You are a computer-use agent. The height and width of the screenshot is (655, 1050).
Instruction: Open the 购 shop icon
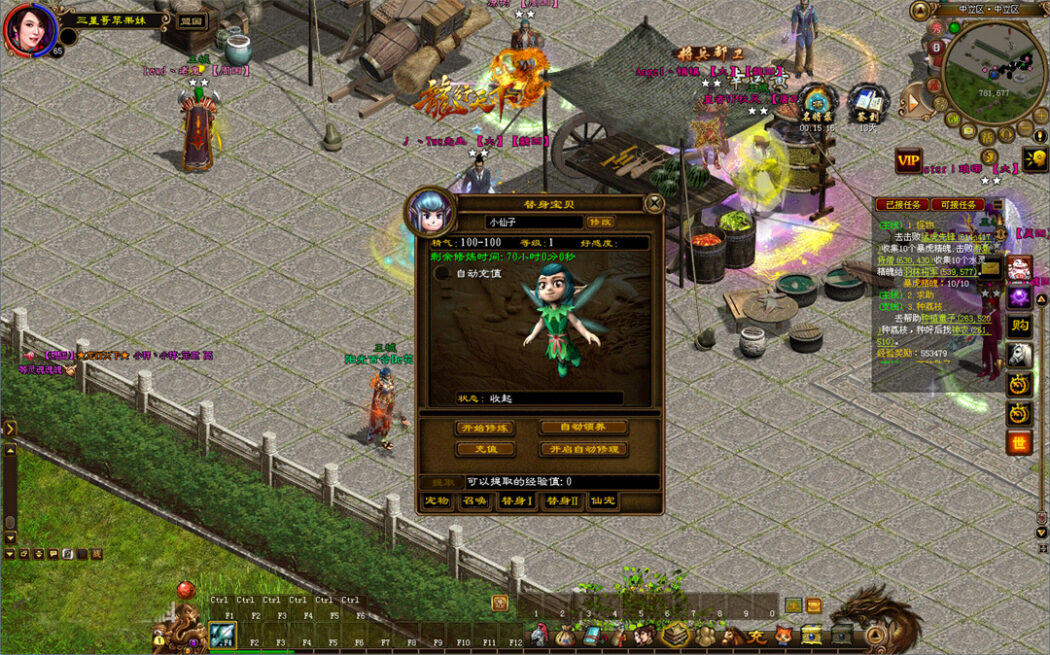click(x=1019, y=325)
